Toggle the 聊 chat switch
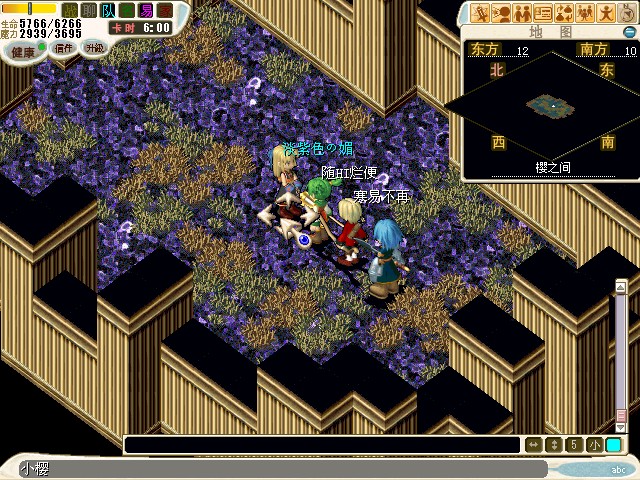Image resolution: width=640 pixels, height=480 pixels. pyautogui.click(x=88, y=9)
